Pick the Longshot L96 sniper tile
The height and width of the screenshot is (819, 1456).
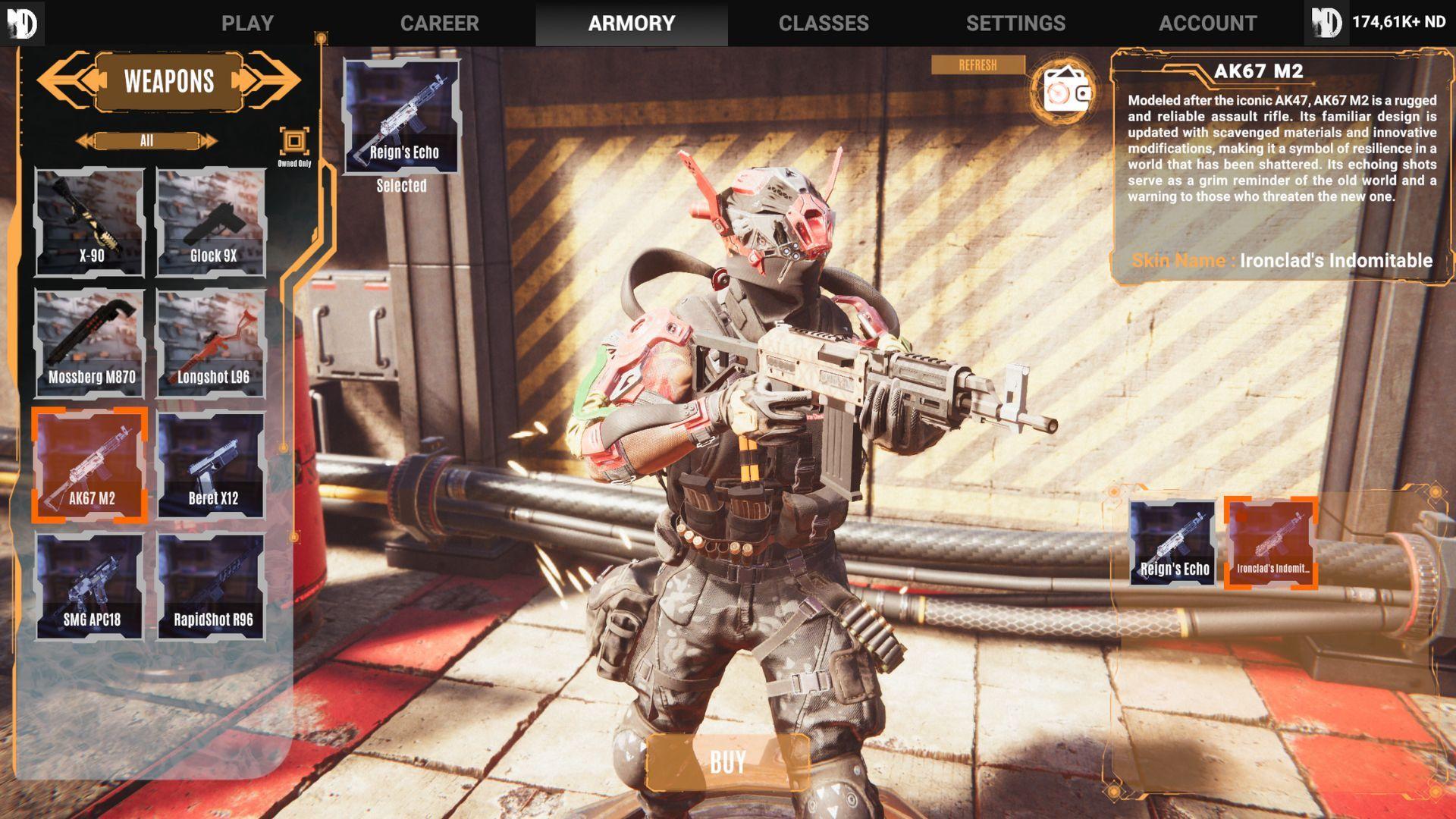[212, 344]
